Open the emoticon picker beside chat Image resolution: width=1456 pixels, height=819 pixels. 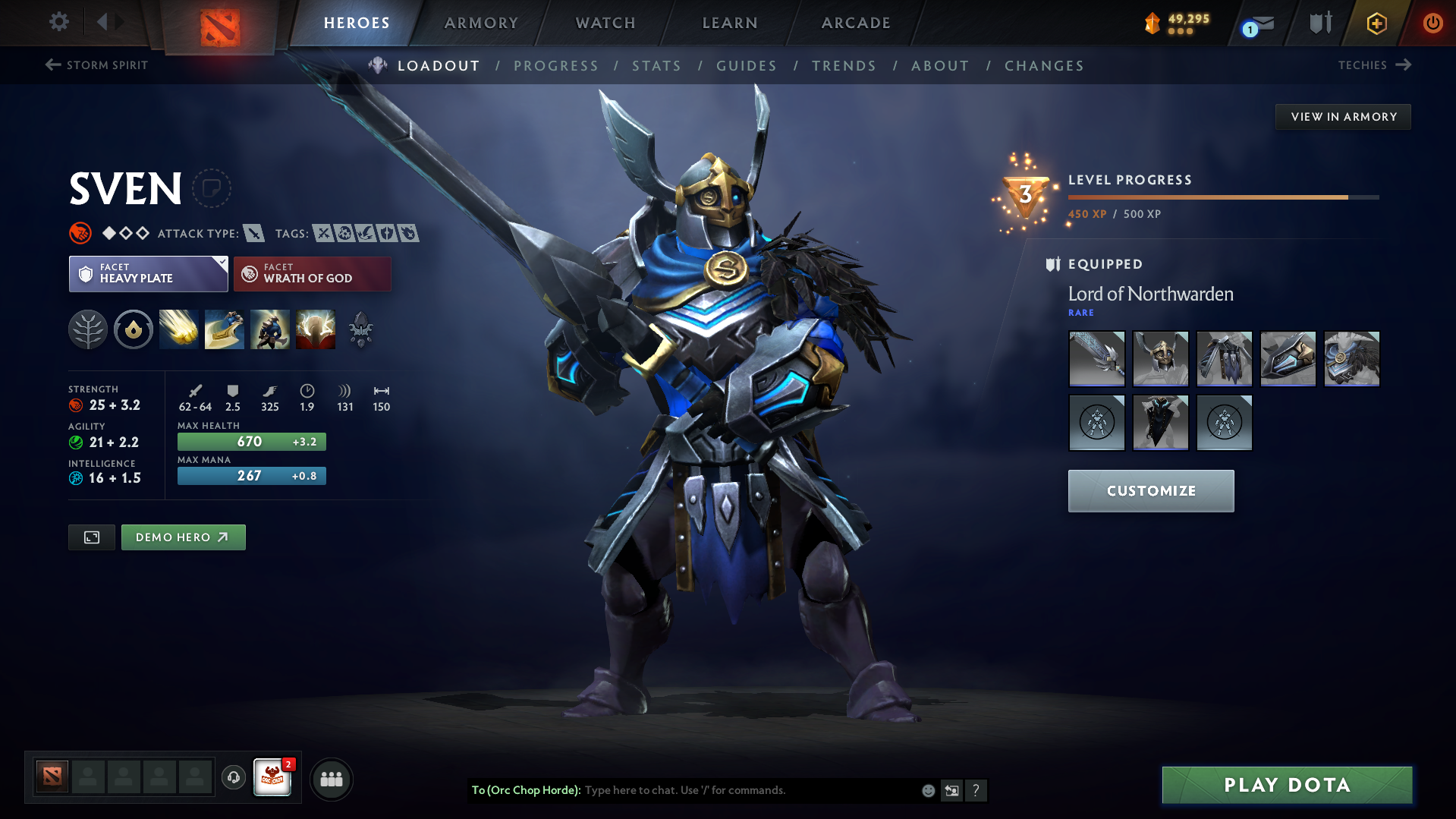tap(927, 790)
